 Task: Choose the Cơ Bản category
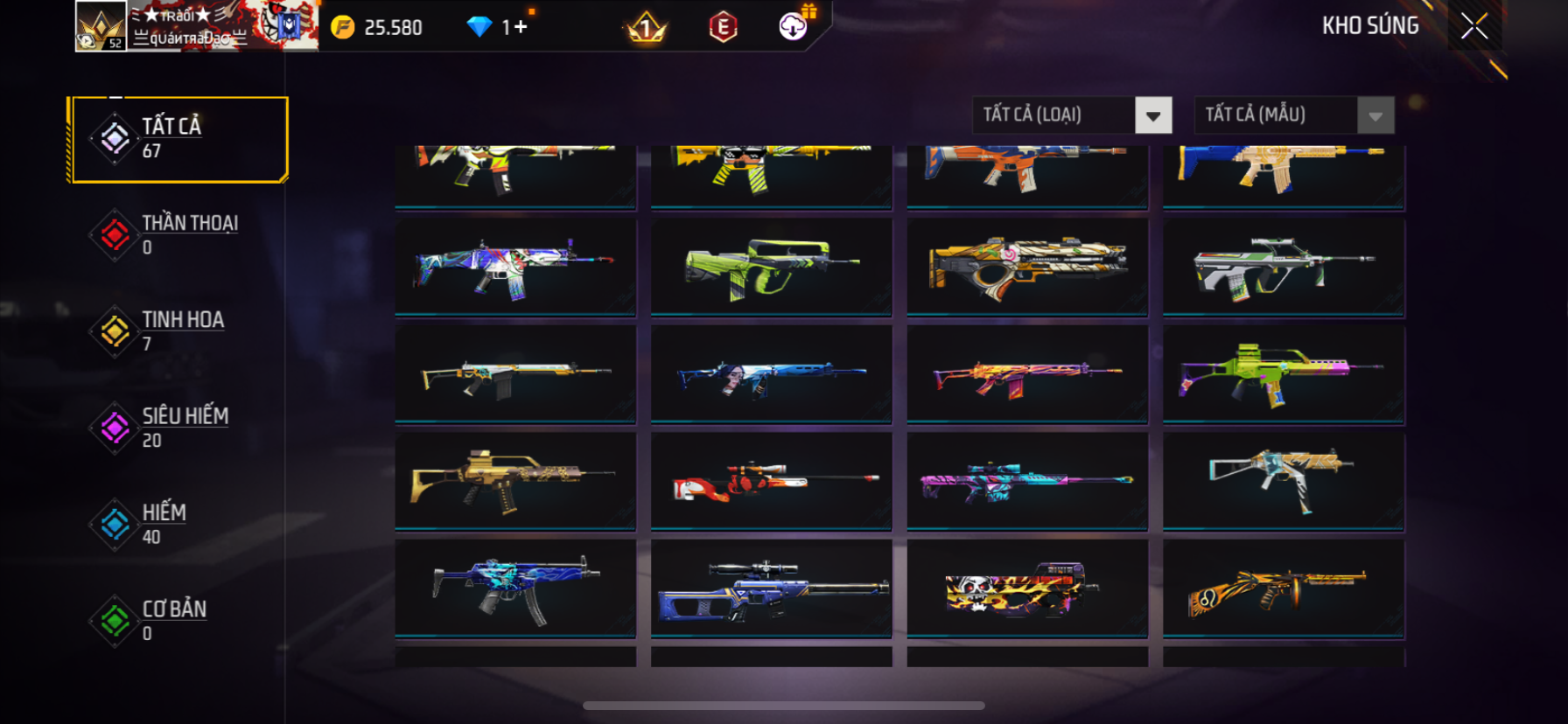tap(179, 620)
